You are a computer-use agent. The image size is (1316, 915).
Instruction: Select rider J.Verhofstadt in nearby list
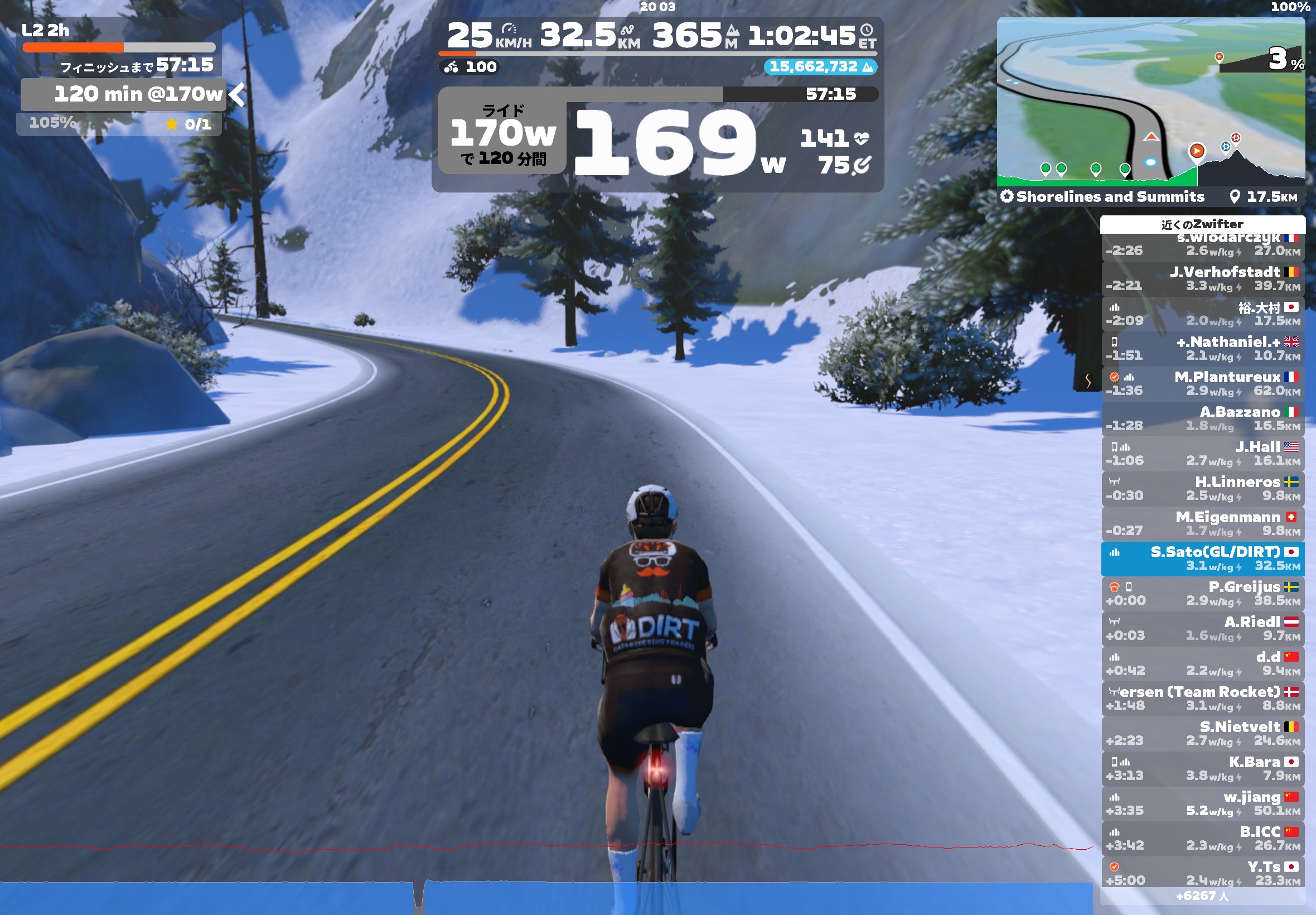[x=1202, y=278]
